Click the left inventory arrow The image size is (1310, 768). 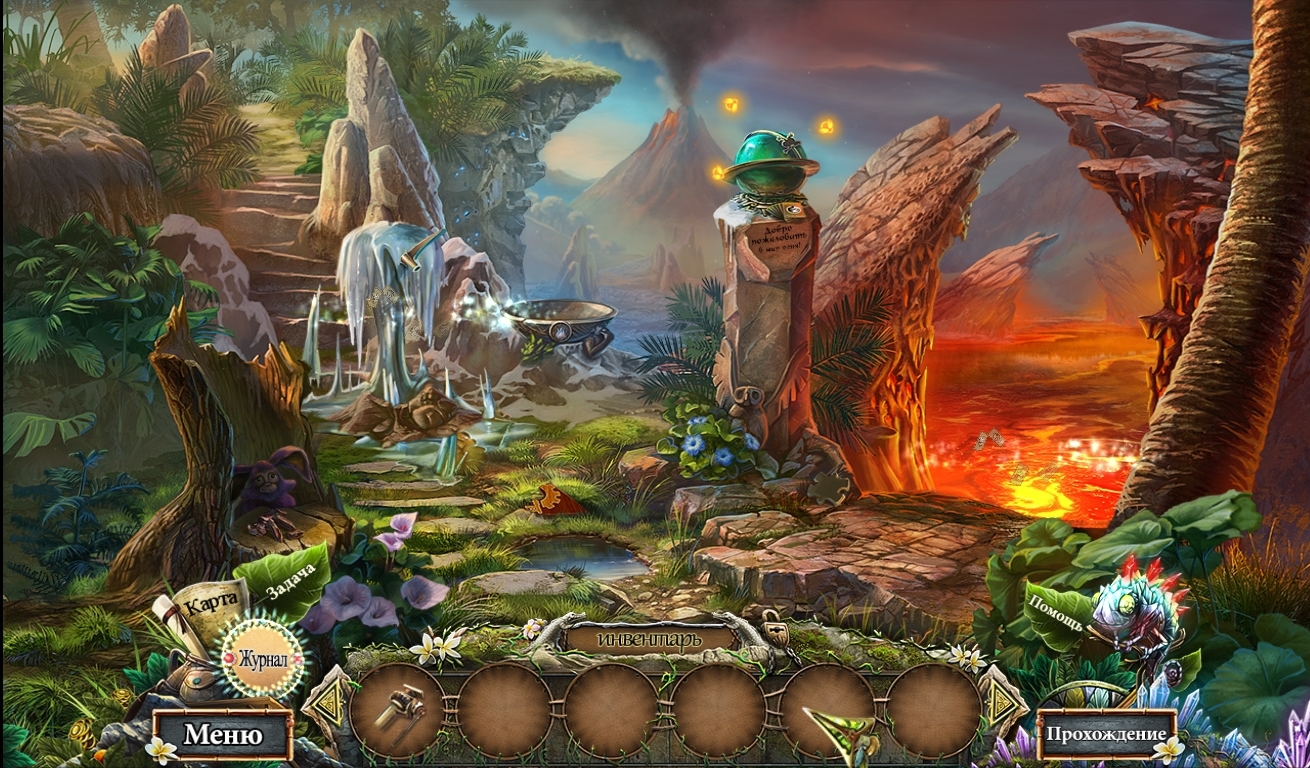327,707
